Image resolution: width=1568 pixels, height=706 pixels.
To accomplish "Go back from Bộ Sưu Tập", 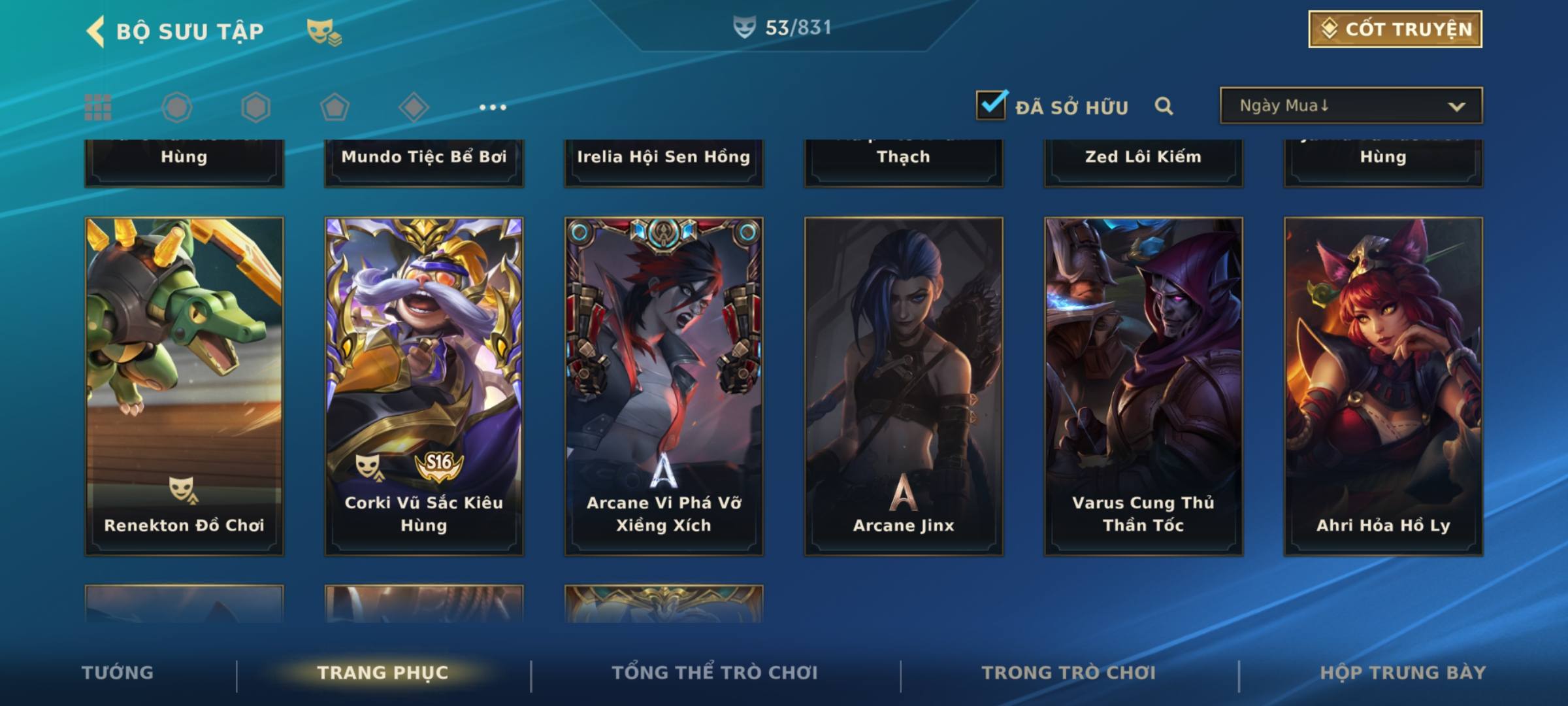I will pyautogui.click(x=96, y=31).
